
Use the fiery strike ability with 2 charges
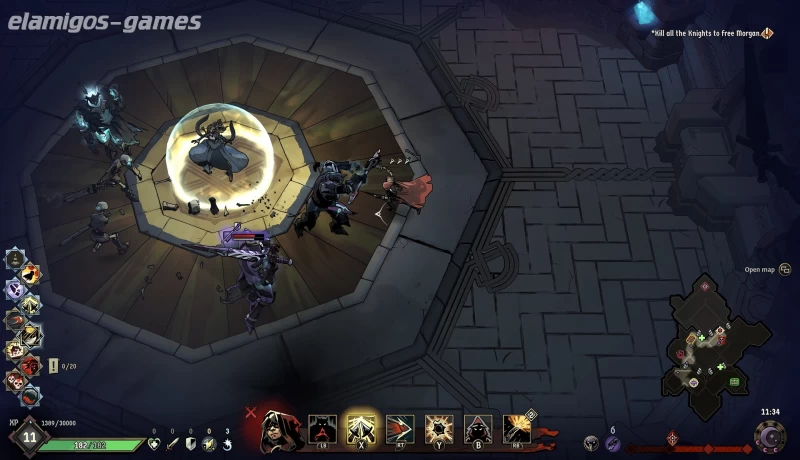pos(518,429)
